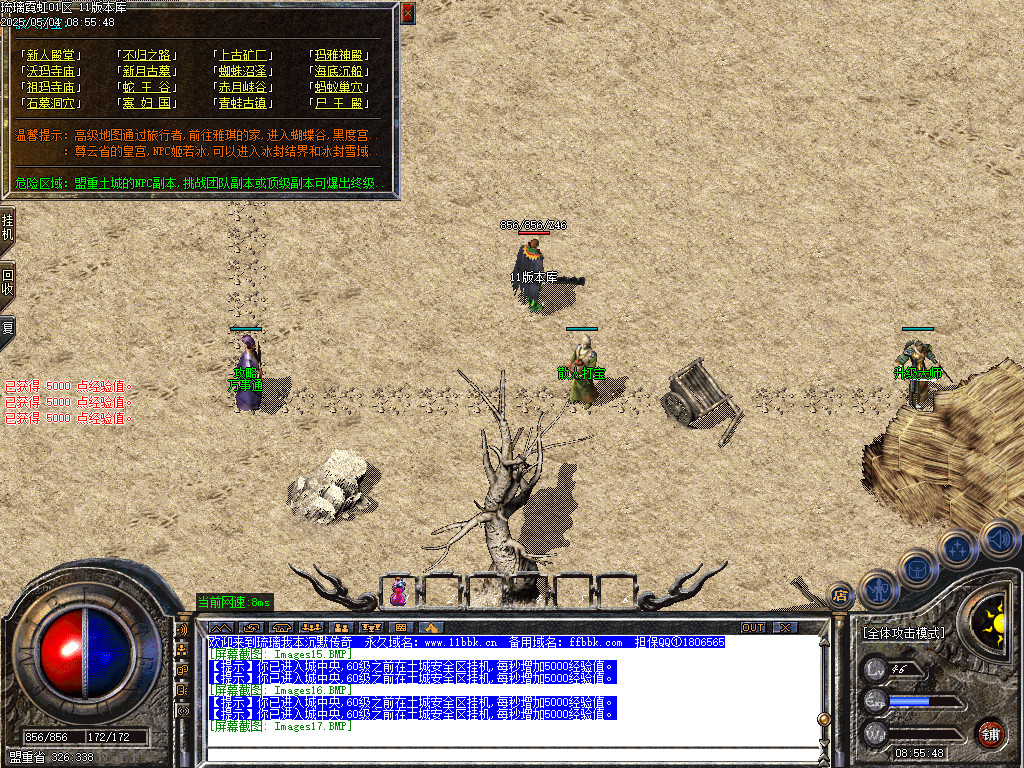The height and width of the screenshot is (768, 1024).
Task: Go to 玛雅神殿
Action: [340, 56]
